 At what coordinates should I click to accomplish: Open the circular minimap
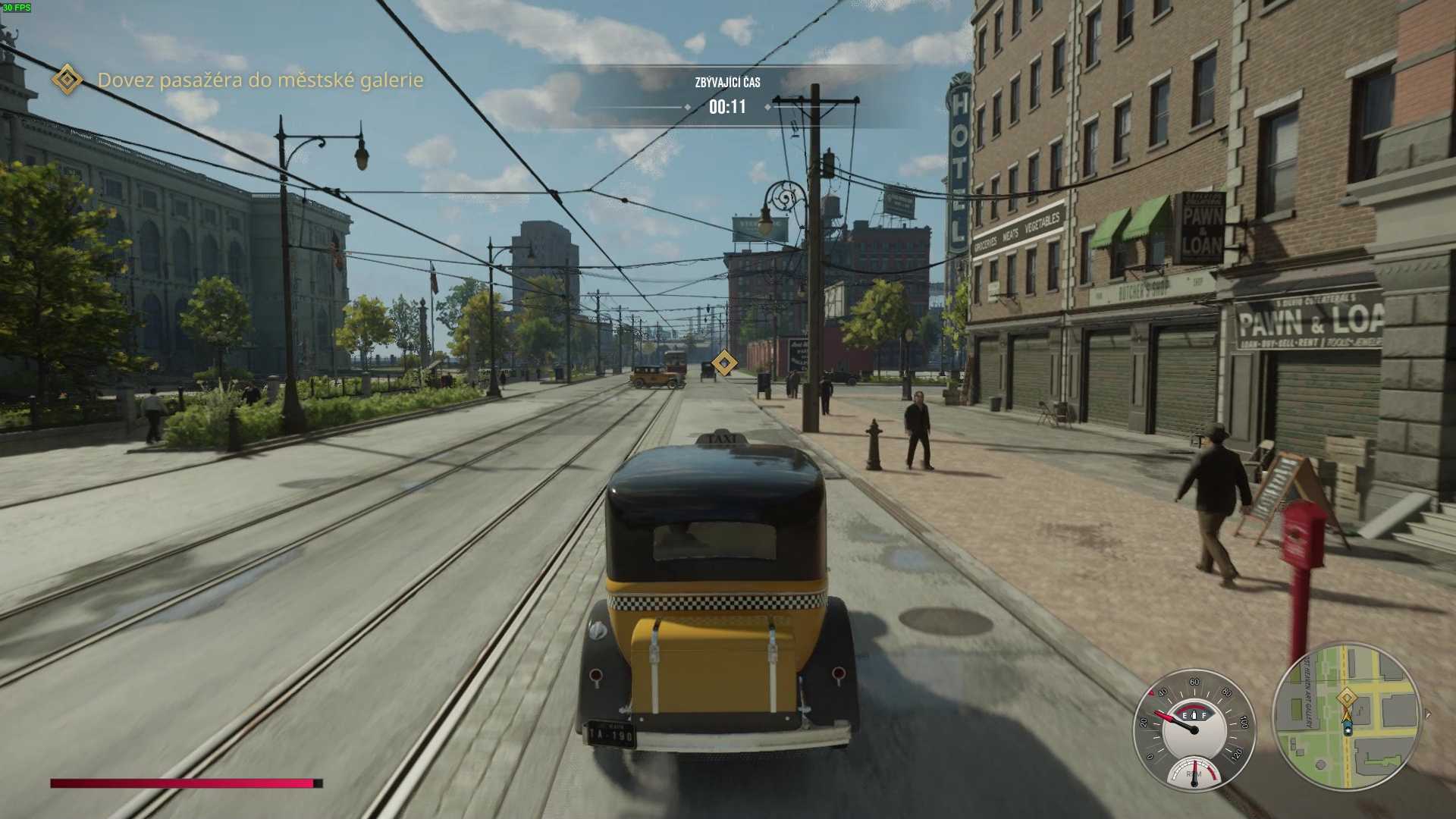click(1346, 717)
